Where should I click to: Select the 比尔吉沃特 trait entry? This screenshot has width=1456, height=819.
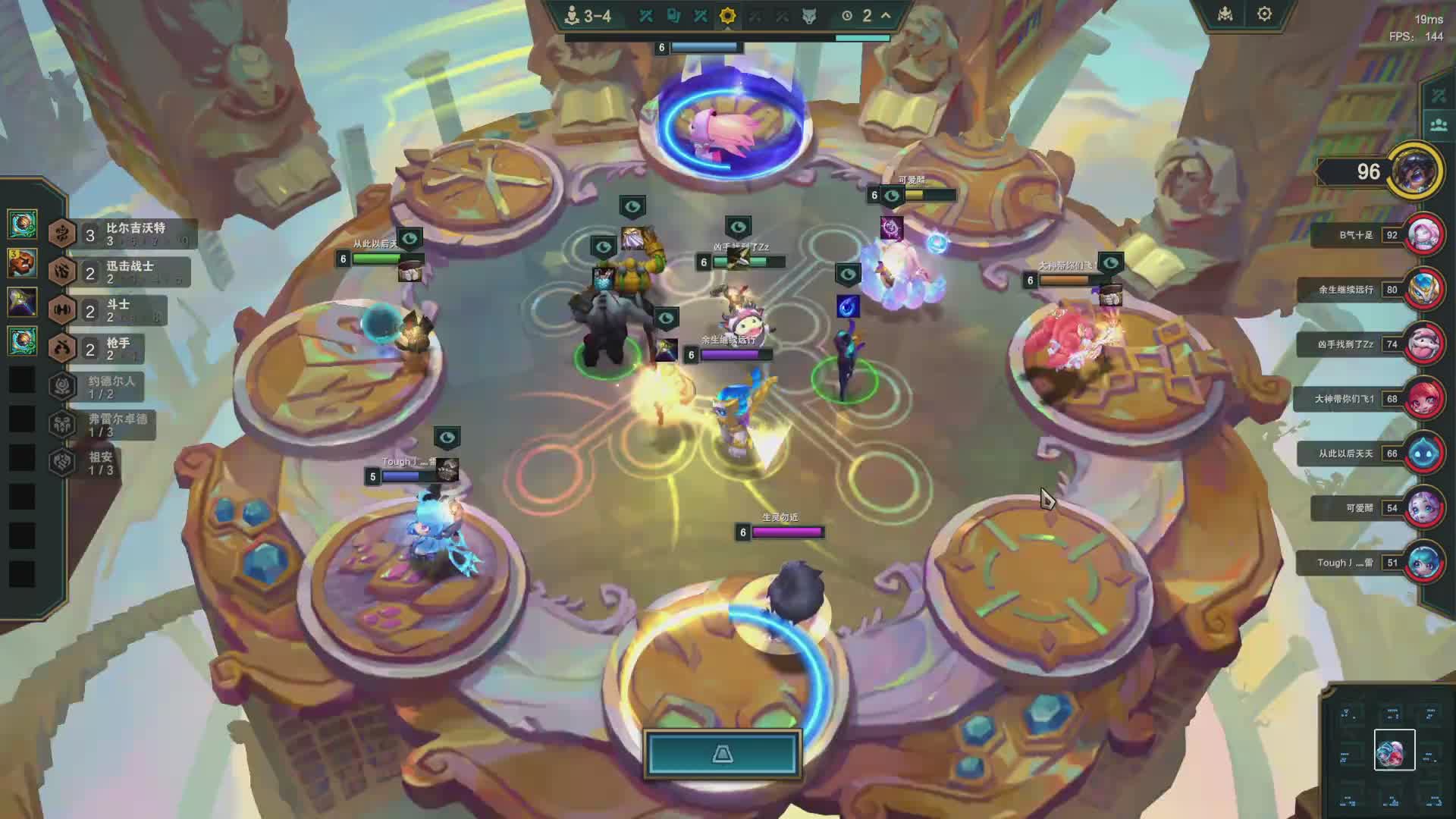[121, 234]
